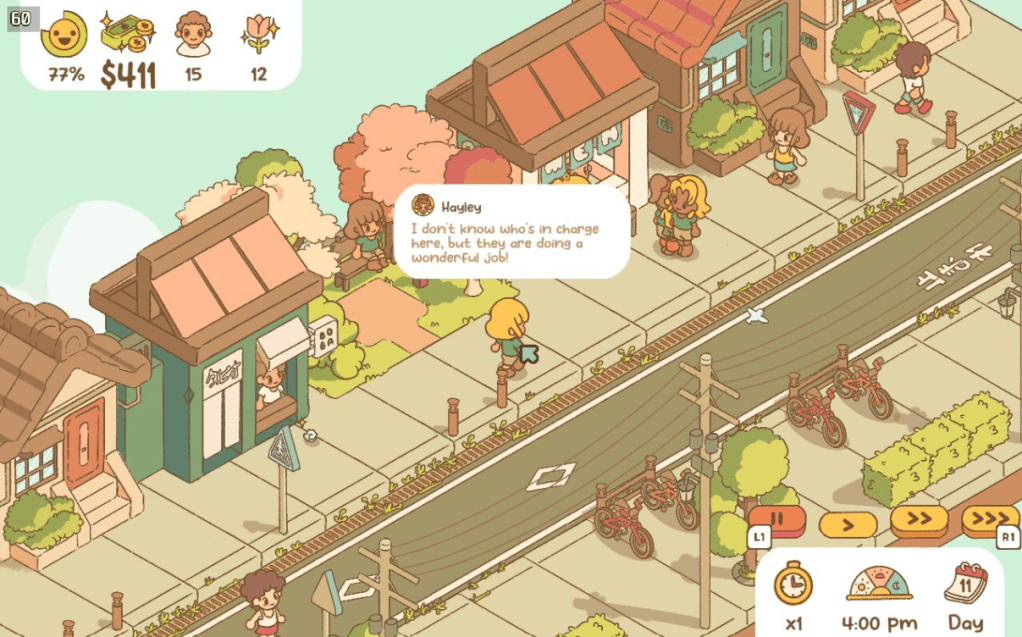Open the tulip flower icon

[260, 35]
